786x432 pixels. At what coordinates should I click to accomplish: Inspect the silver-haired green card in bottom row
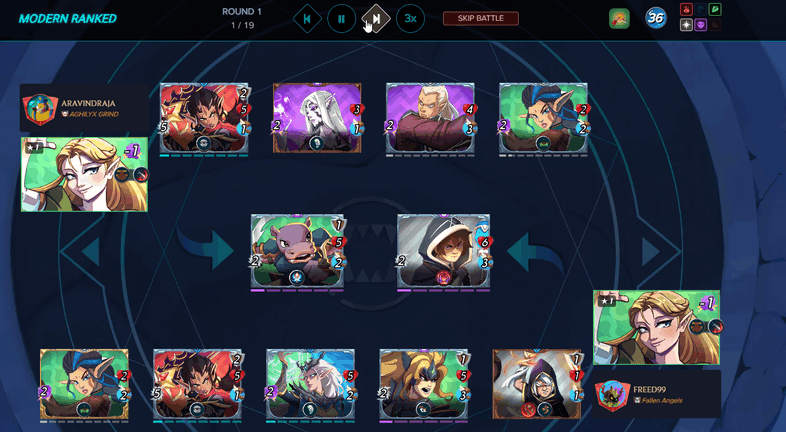[x=310, y=383]
